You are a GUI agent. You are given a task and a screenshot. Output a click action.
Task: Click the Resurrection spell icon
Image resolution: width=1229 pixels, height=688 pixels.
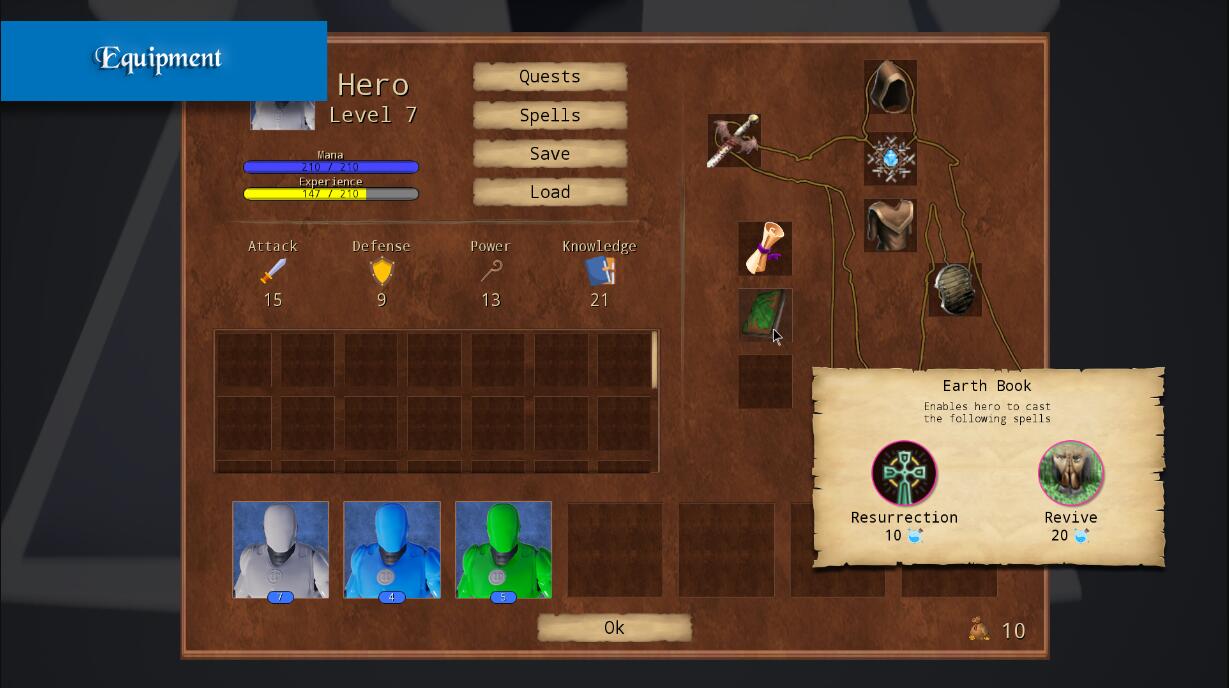pyautogui.click(x=904, y=474)
